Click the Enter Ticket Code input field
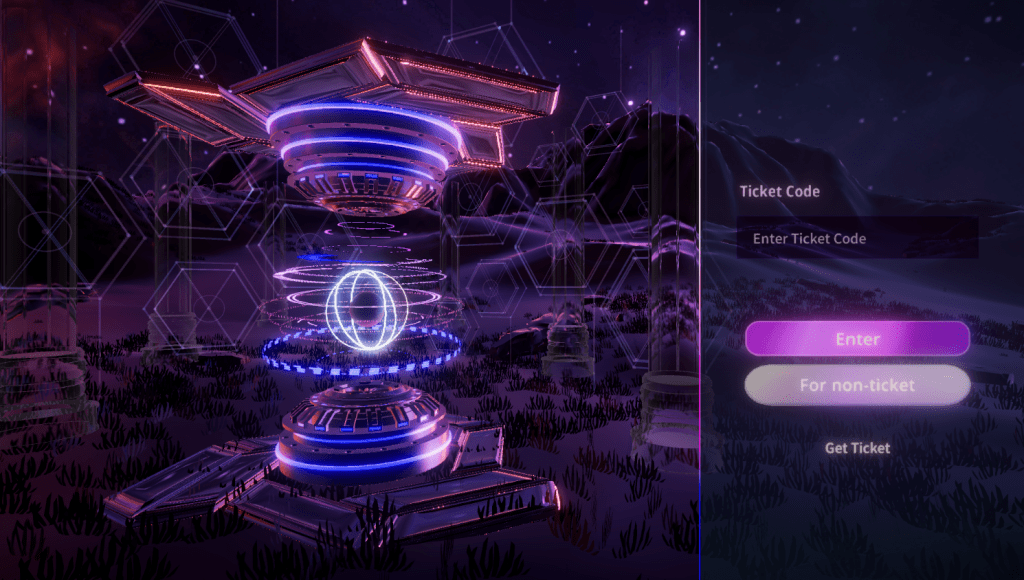The height and width of the screenshot is (580, 1024). click(x=857, y=239)
